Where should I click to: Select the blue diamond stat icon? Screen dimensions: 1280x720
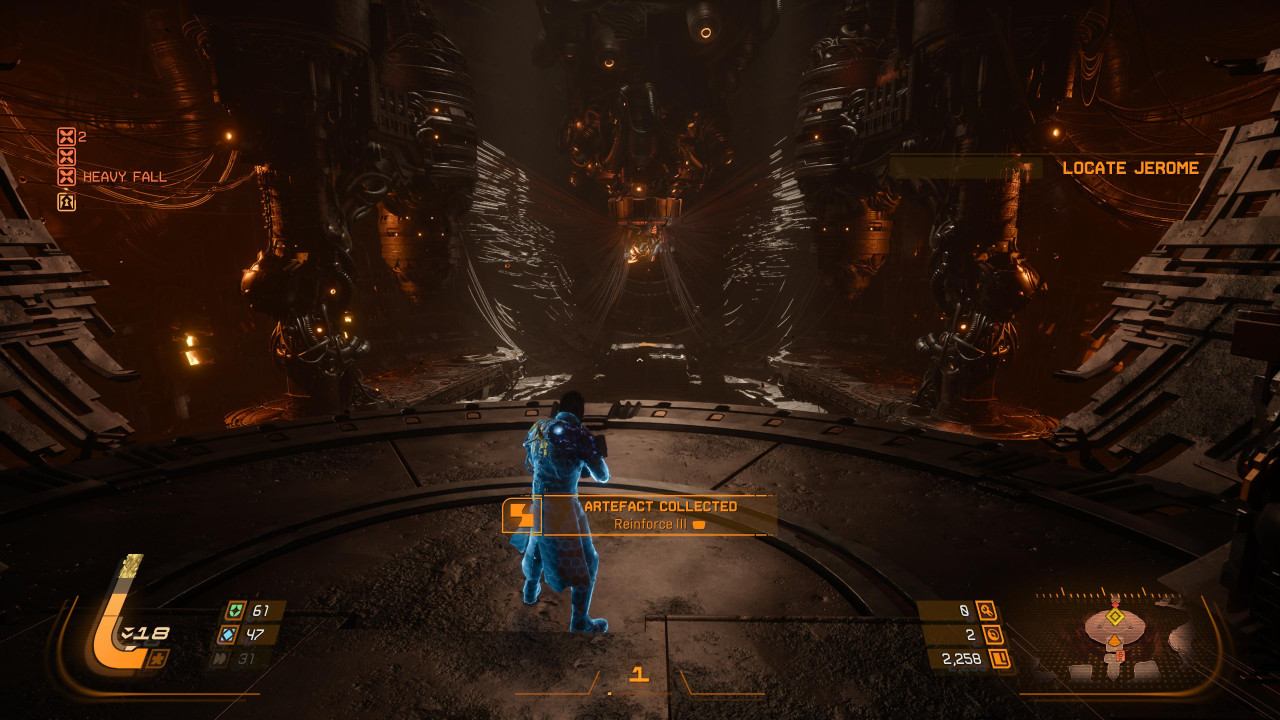226,634
